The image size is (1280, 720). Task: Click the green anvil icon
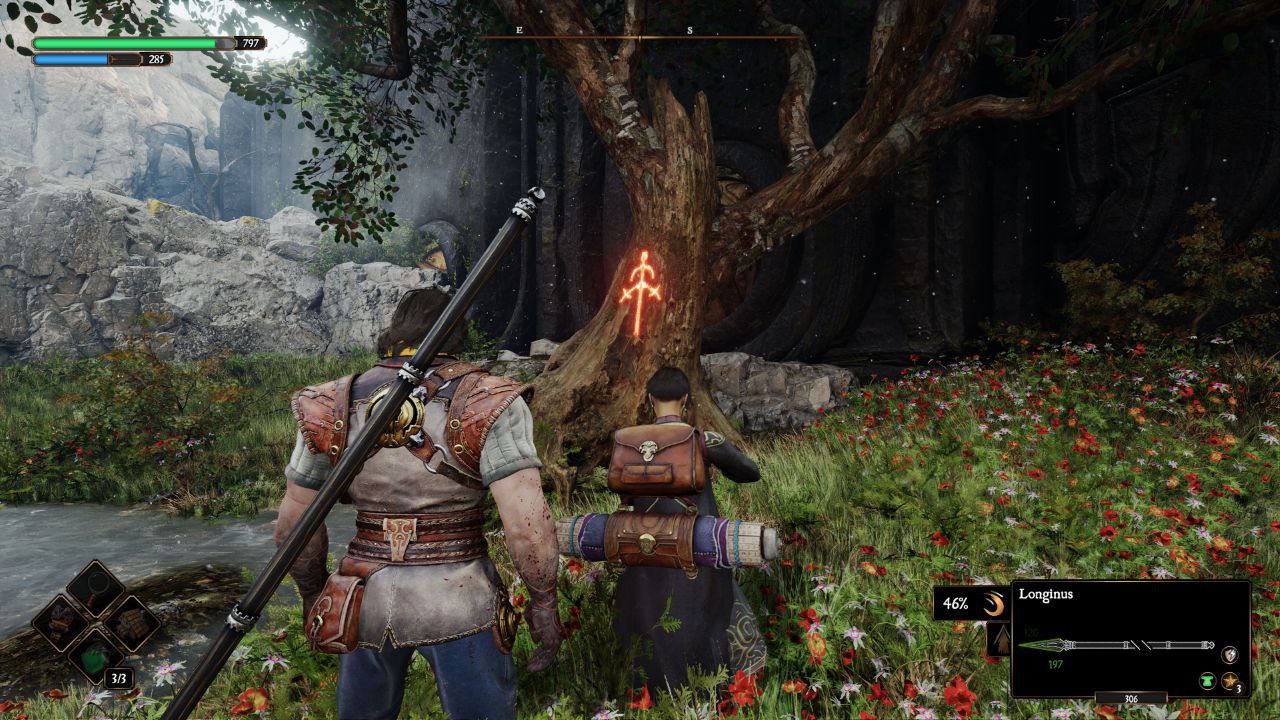pyautogui.click(x=1207, y=681)
